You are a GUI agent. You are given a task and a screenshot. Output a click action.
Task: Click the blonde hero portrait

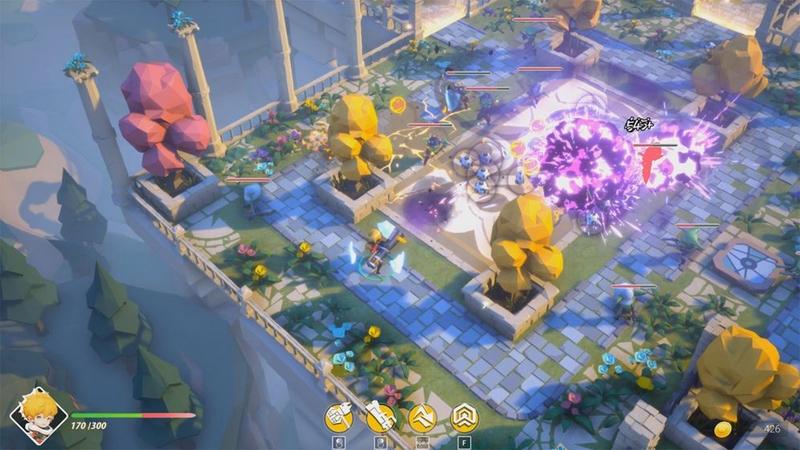(38, 412)
